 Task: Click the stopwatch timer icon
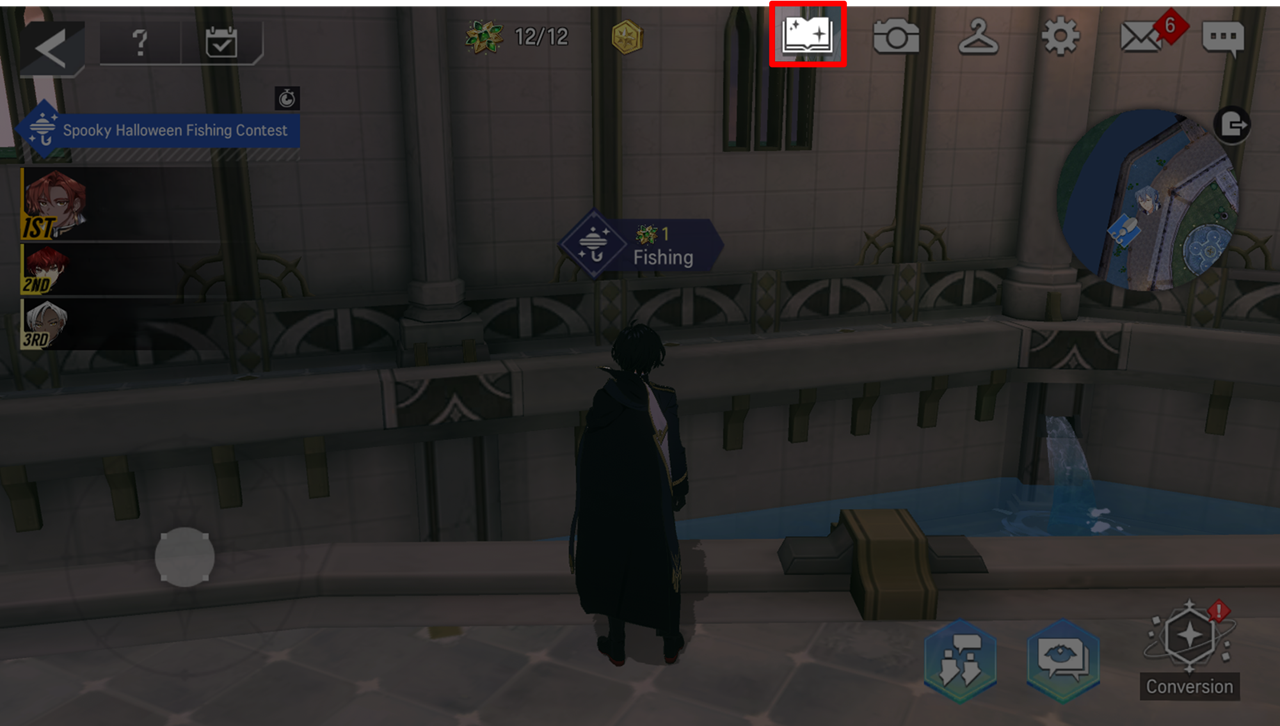click(x=287, y=98)
